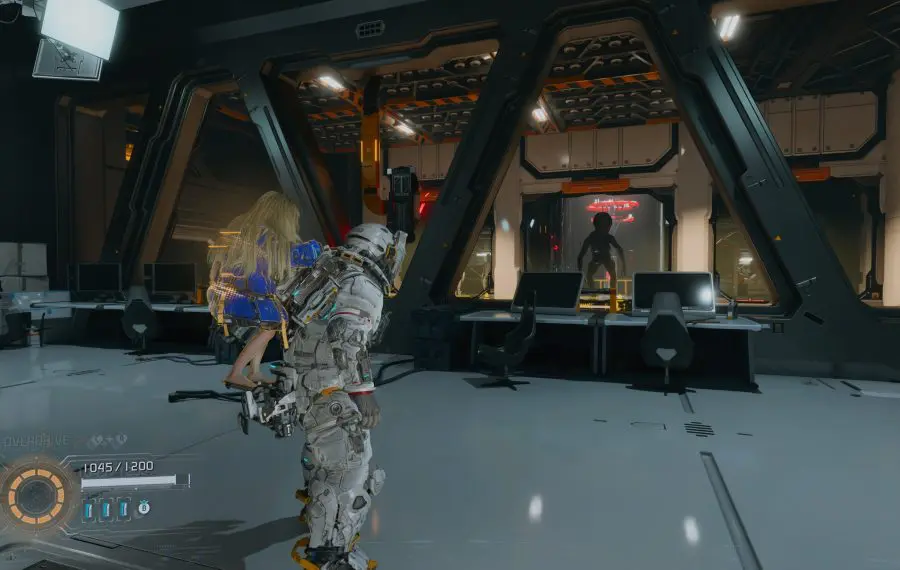This screenshot has width=900, height=570.
Task: Select the round item icon marked 8
Action: click(143, 508)
